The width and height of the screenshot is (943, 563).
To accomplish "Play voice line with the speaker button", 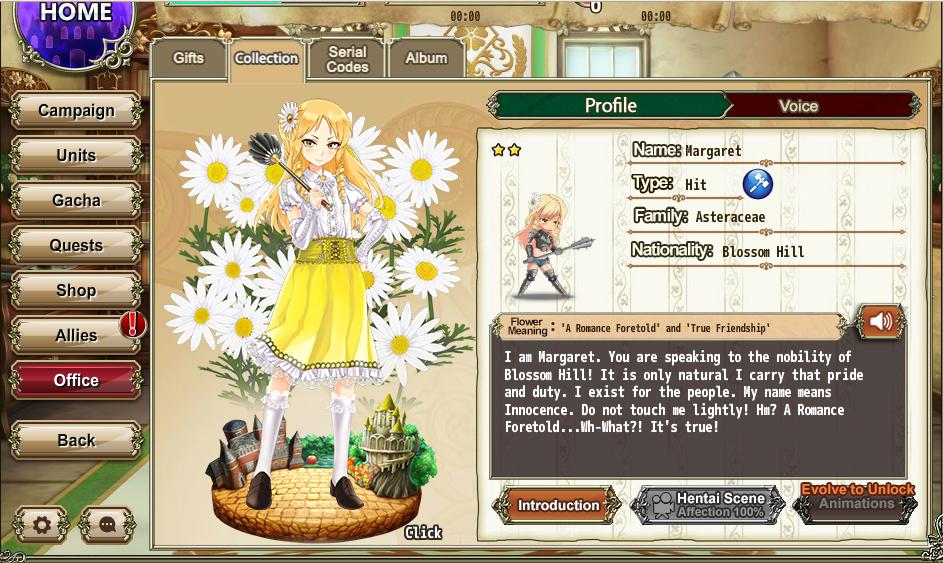I will [880, 322].
